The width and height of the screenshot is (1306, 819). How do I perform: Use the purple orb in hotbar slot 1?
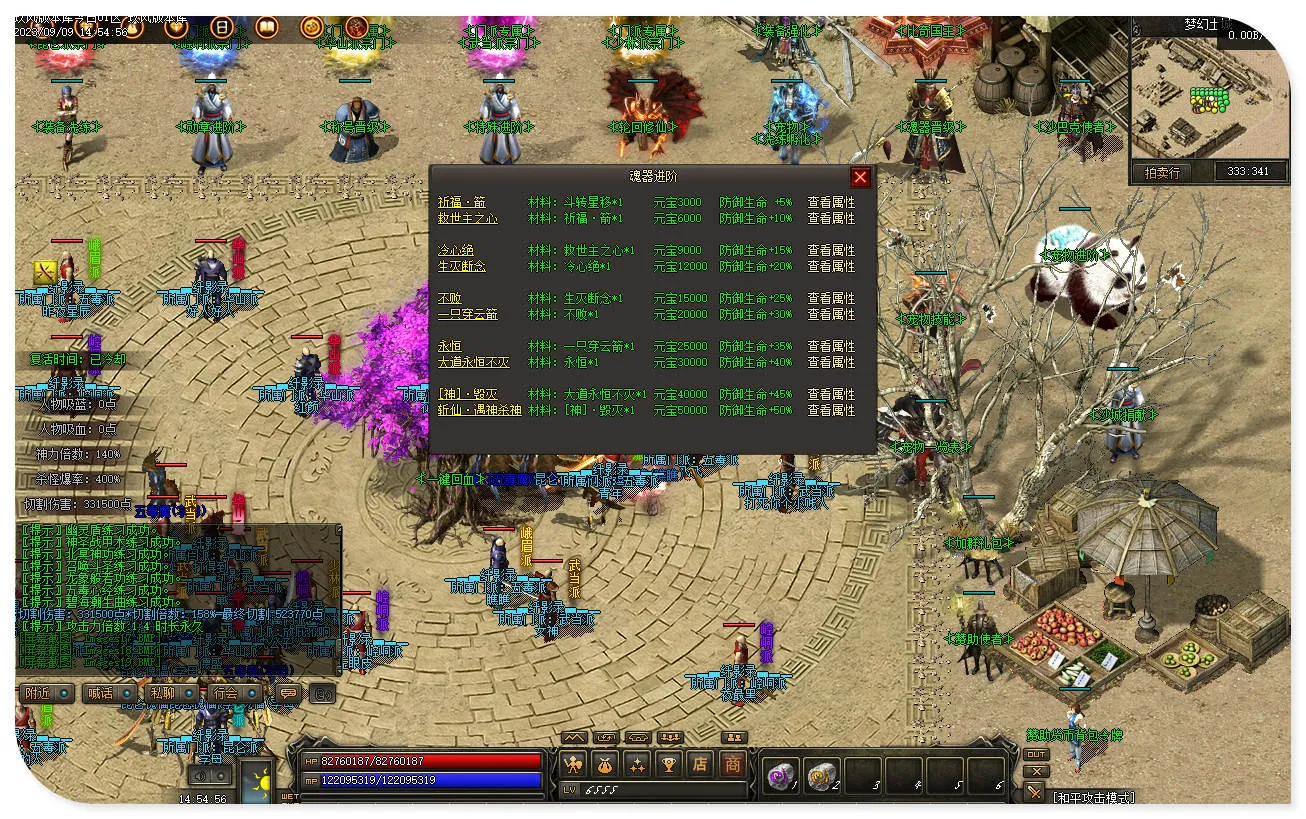click(x=780, y=775)
